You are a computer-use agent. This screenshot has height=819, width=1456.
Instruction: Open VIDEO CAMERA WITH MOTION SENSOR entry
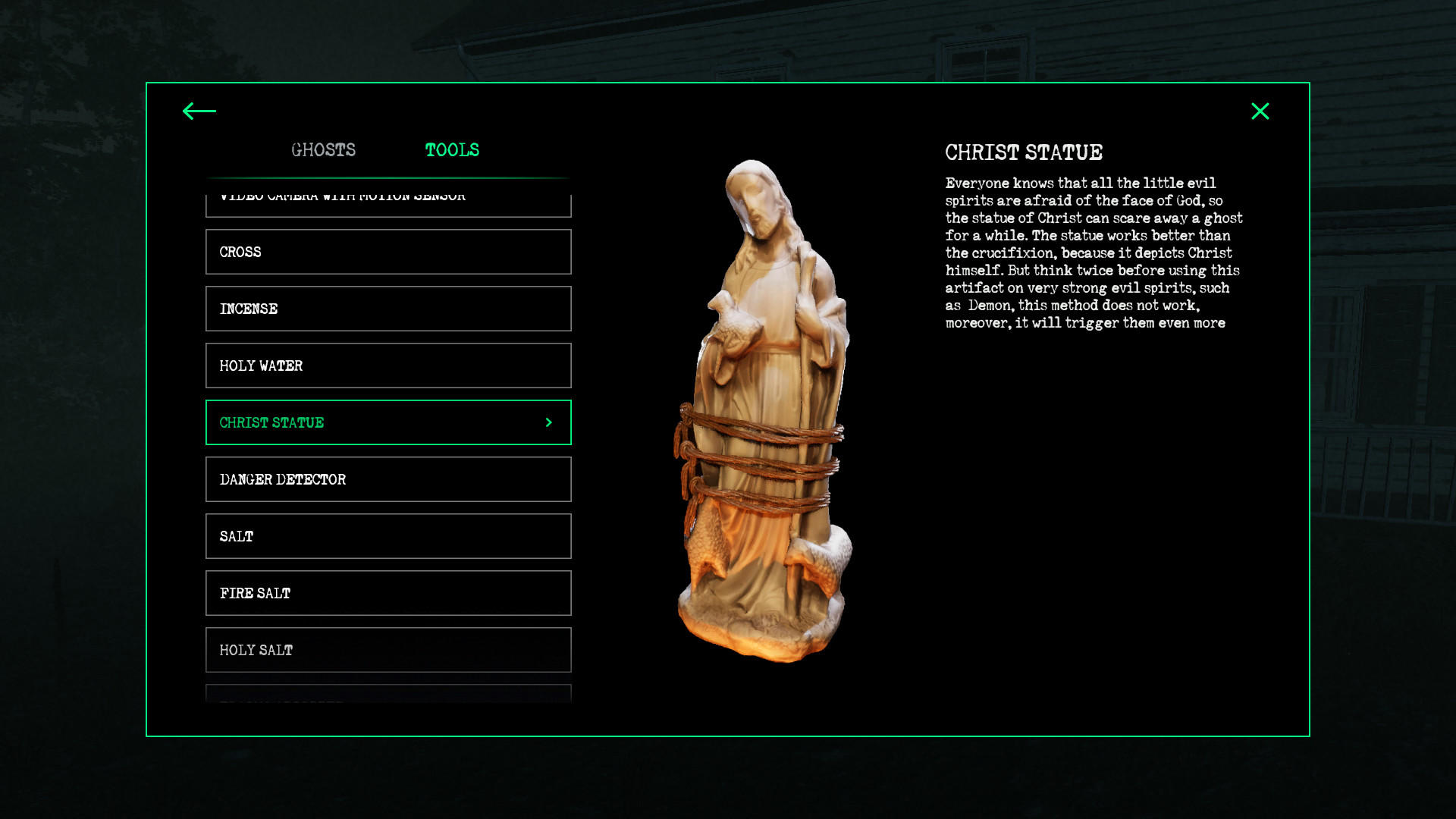(x=388, y=199)
